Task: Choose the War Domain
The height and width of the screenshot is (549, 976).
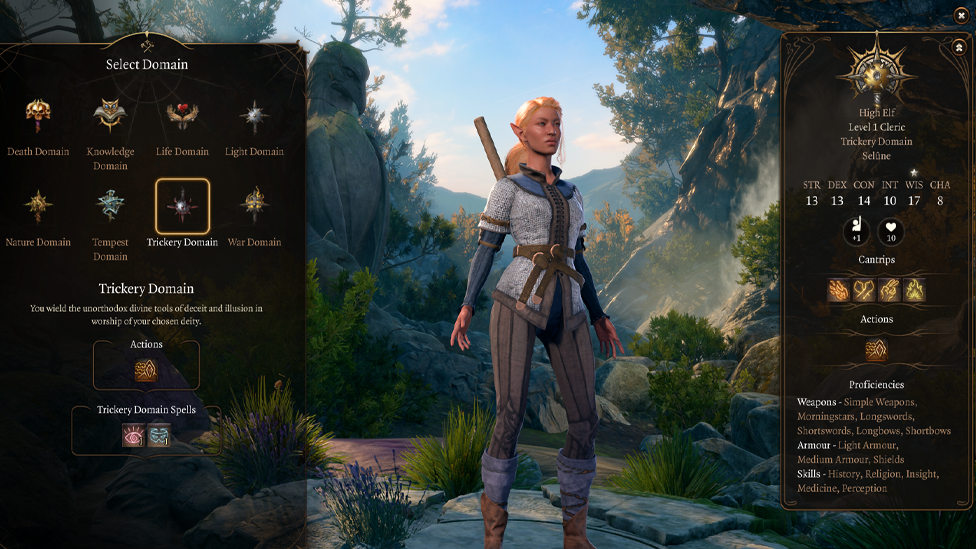Action: pos(254,206)
